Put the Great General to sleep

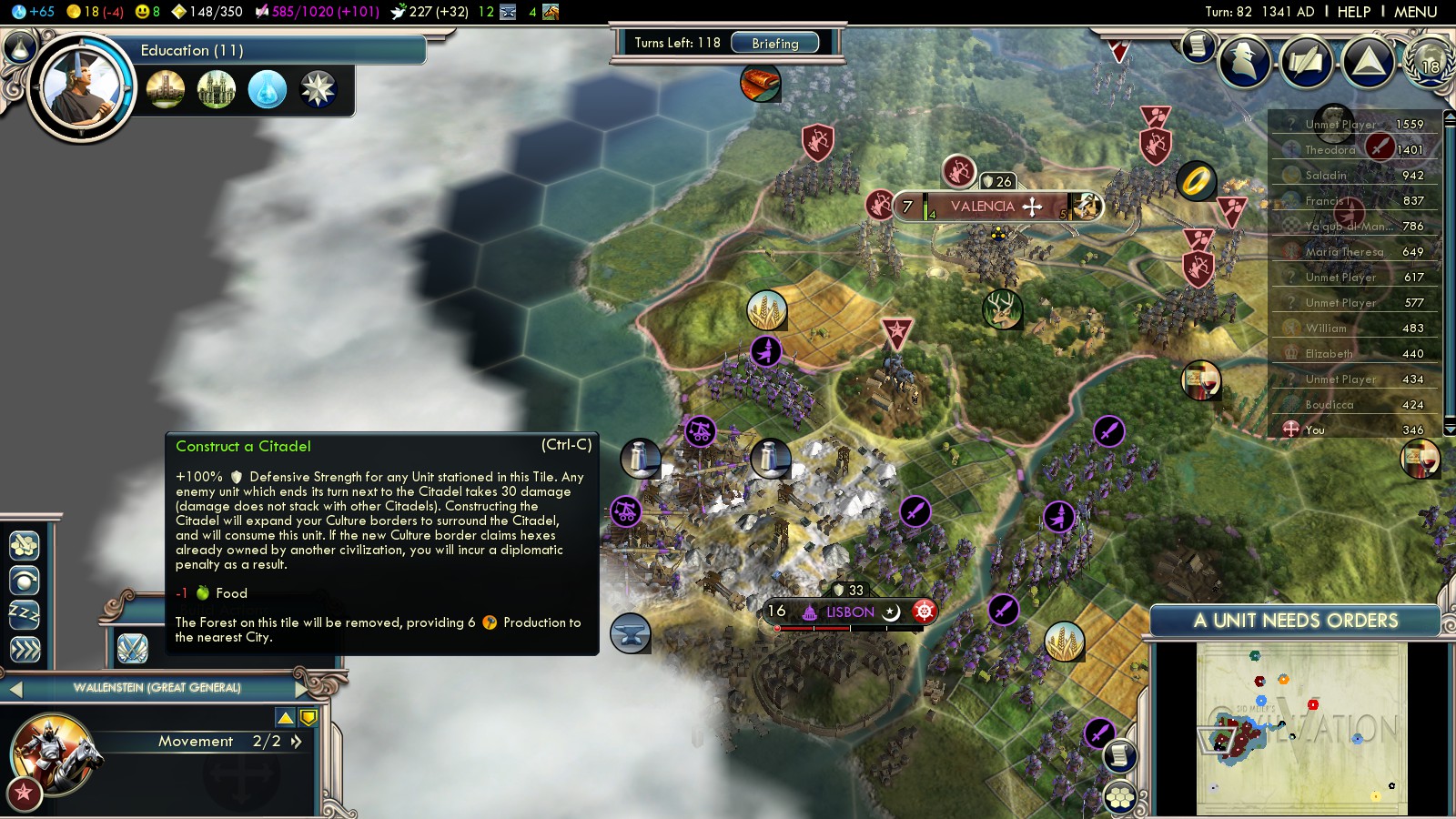point(25,614)
